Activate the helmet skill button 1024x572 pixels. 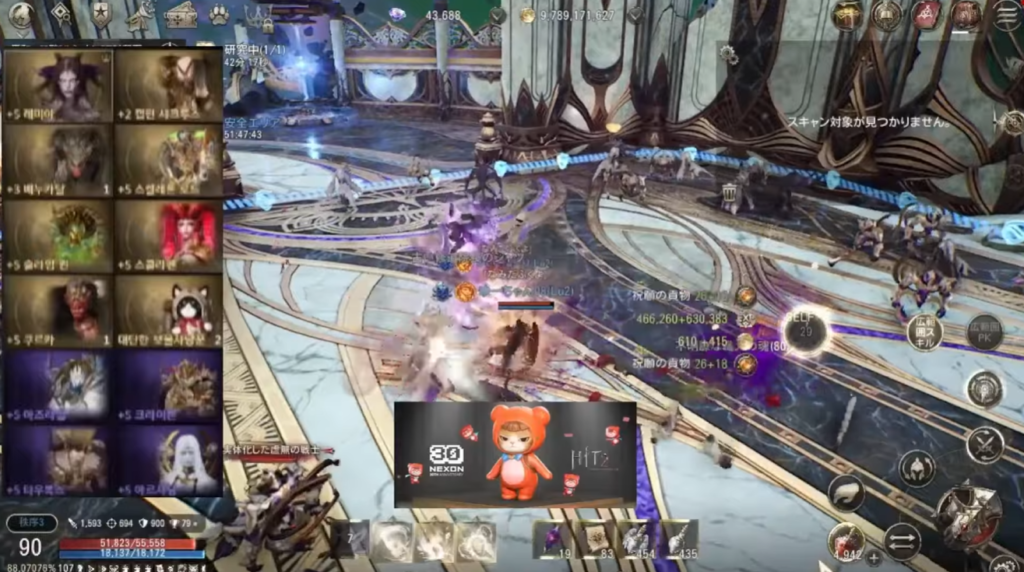[916, 467]
